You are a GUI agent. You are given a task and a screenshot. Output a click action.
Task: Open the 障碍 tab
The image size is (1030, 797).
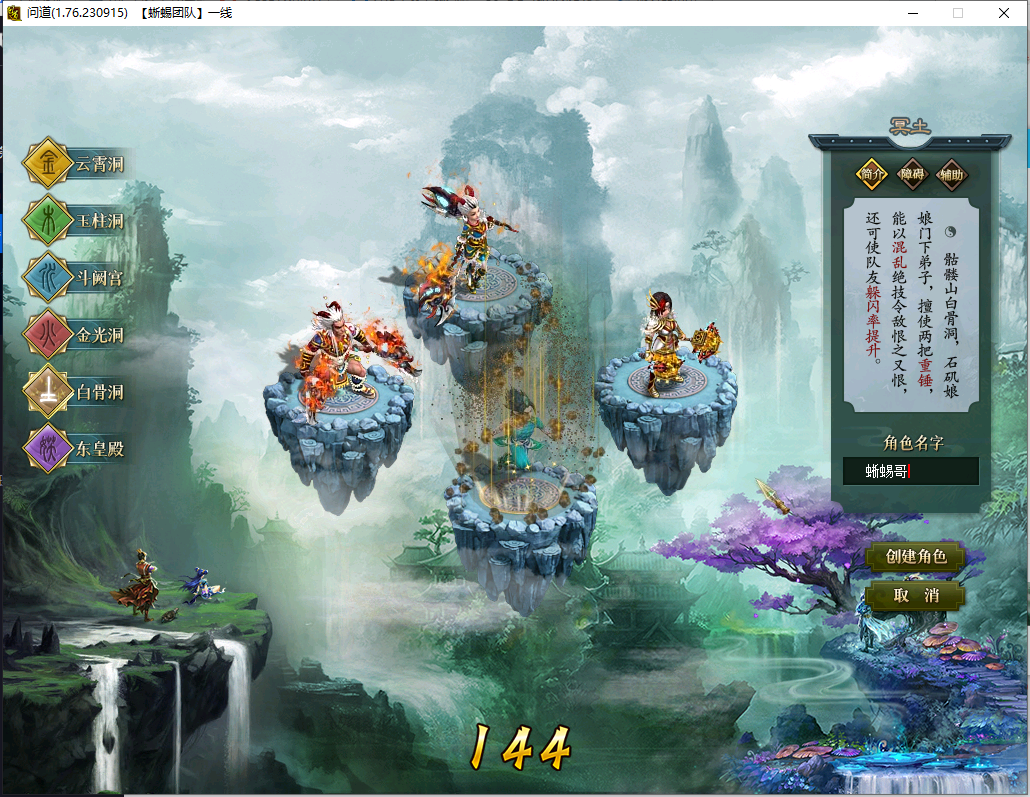coord(912,174)
